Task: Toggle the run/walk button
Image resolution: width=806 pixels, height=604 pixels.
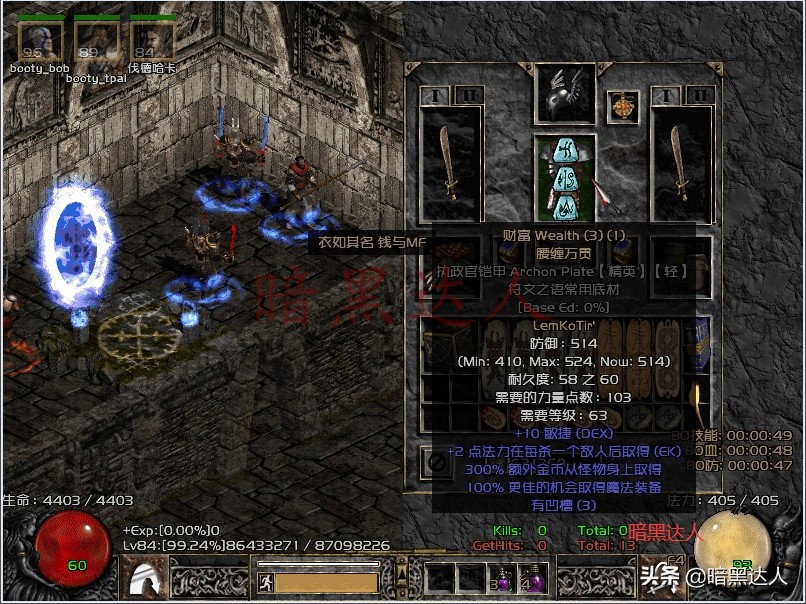Action: click(x=265, y=581)
